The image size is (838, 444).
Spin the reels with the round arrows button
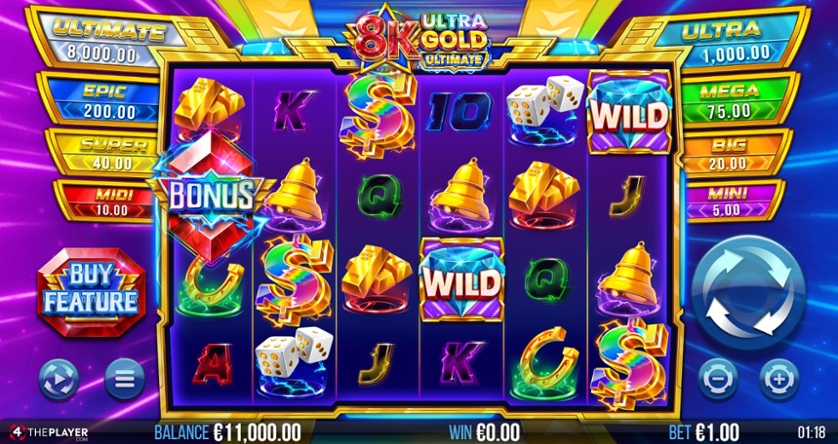(749, 292)
